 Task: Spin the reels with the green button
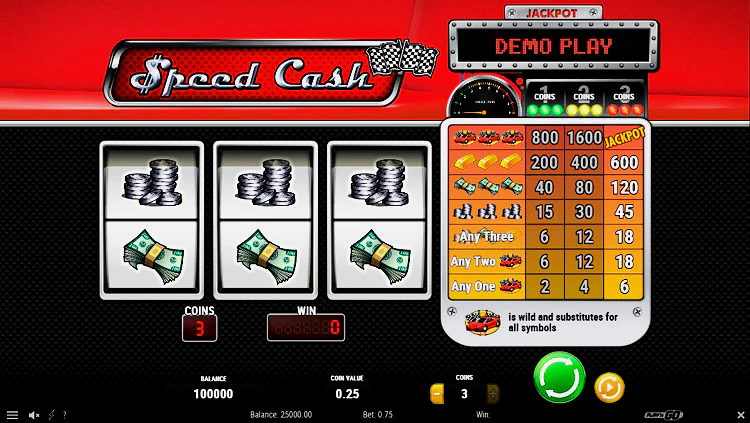pos(558,377)
